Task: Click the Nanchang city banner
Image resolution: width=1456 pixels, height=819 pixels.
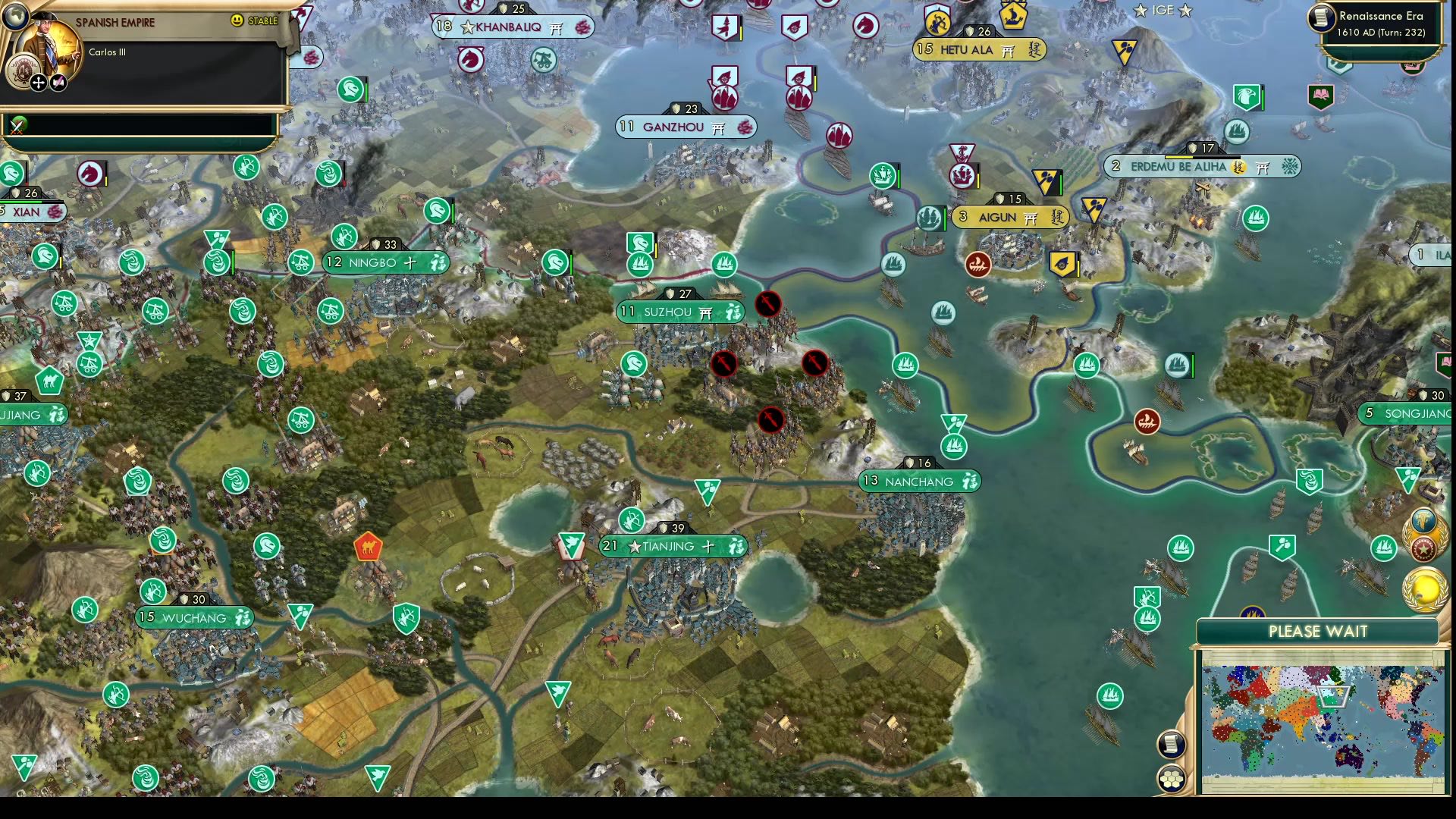Action: pos(919,481)
